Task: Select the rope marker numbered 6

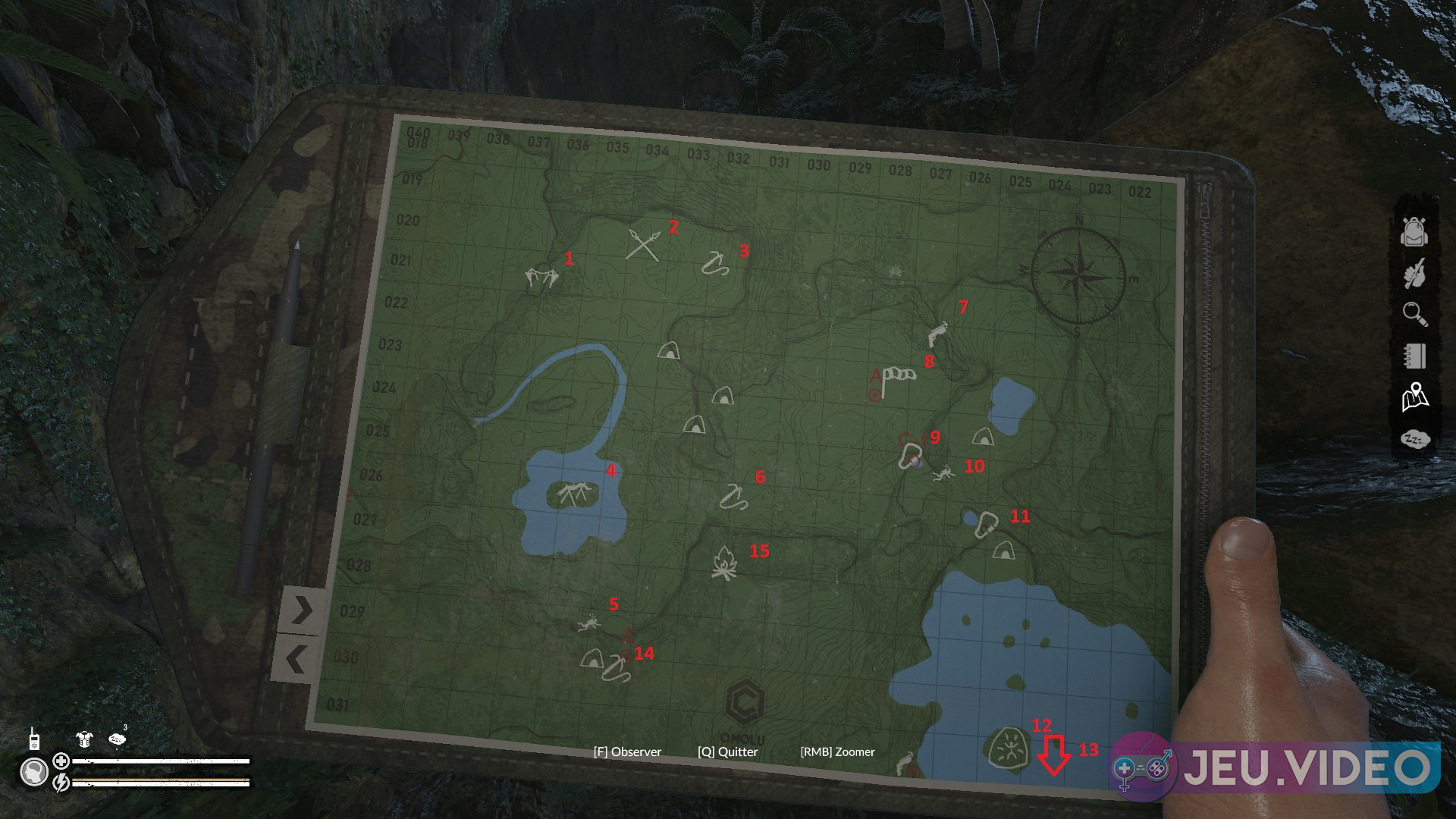Action: point(733,496)
